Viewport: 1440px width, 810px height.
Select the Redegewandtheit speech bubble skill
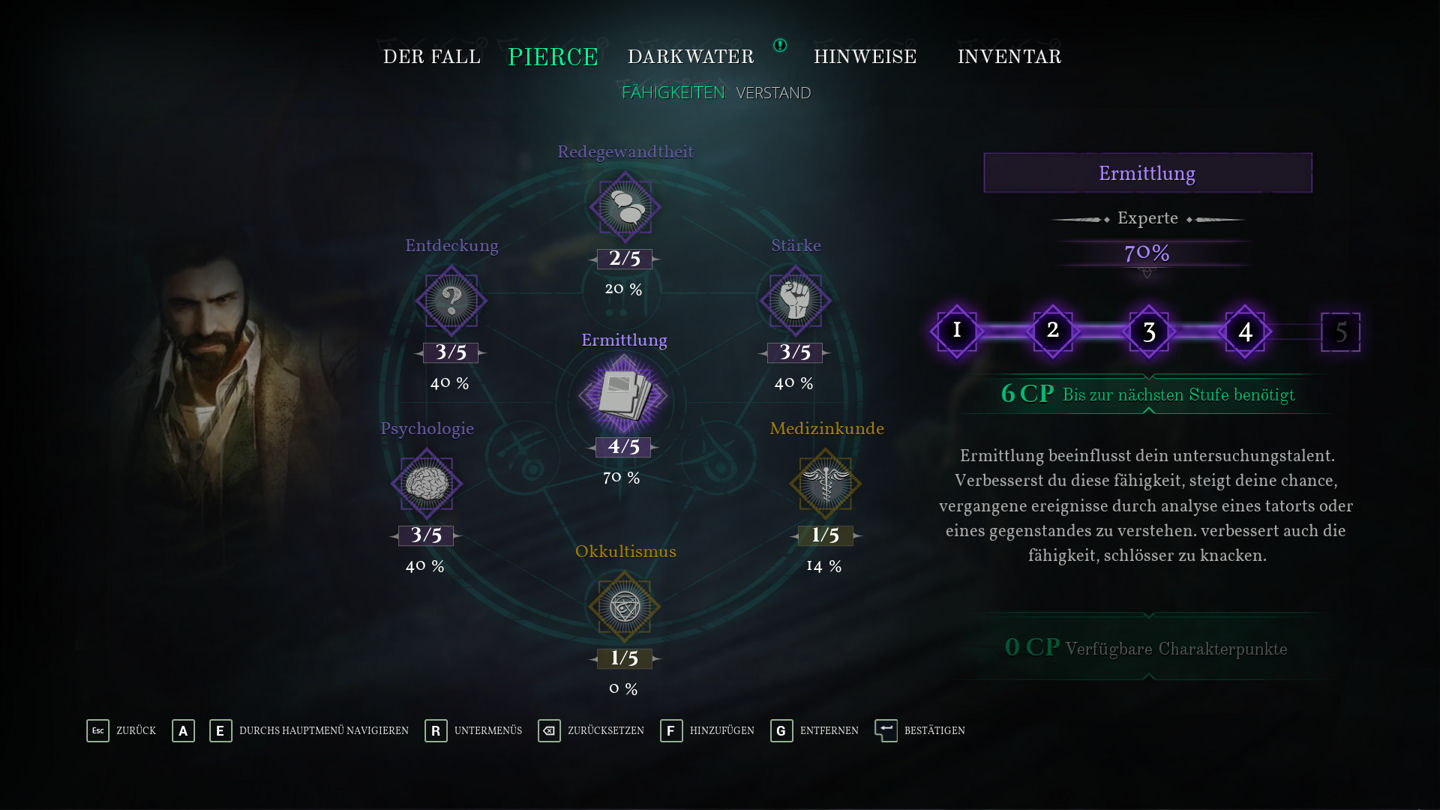pyautogui.click(x=625, y=208)
